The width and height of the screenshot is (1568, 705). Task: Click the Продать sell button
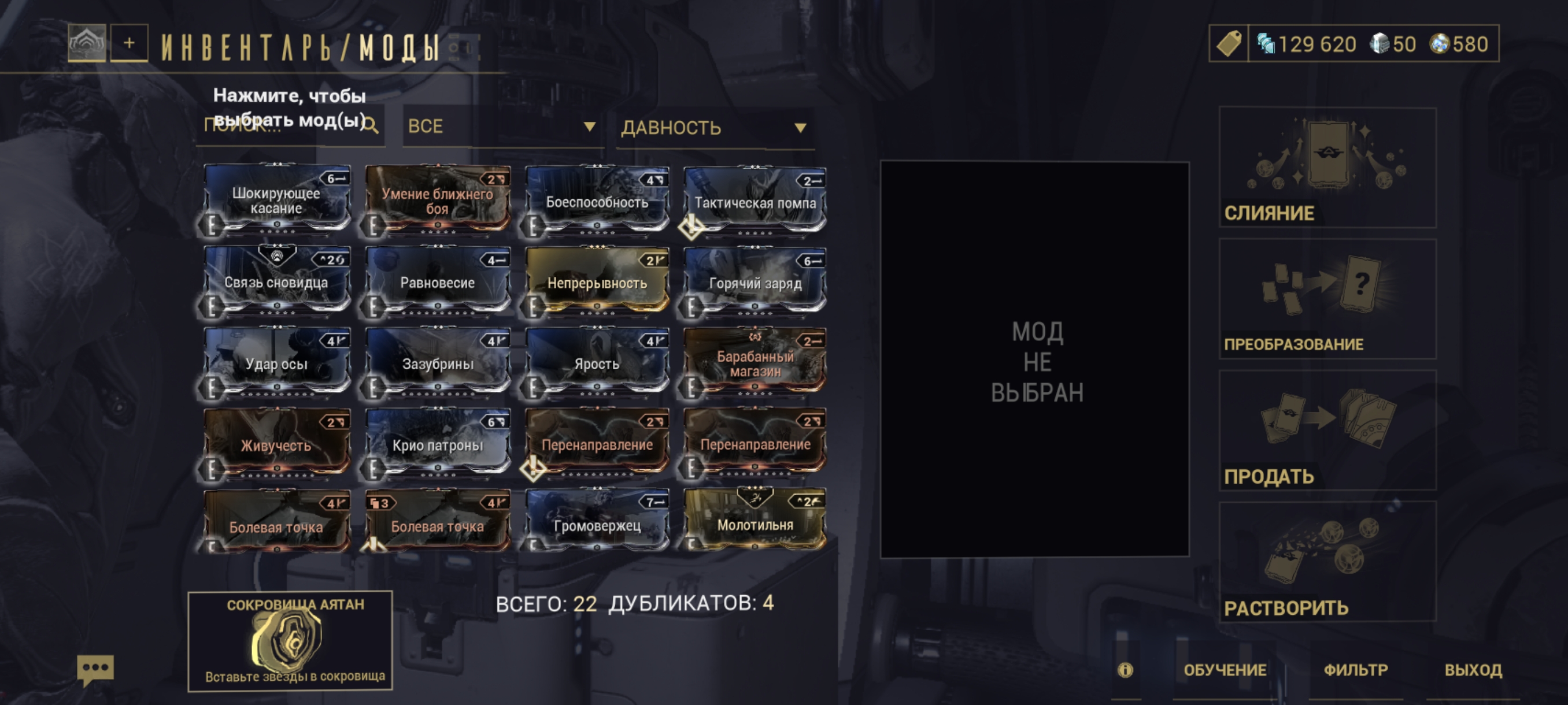1327,430
